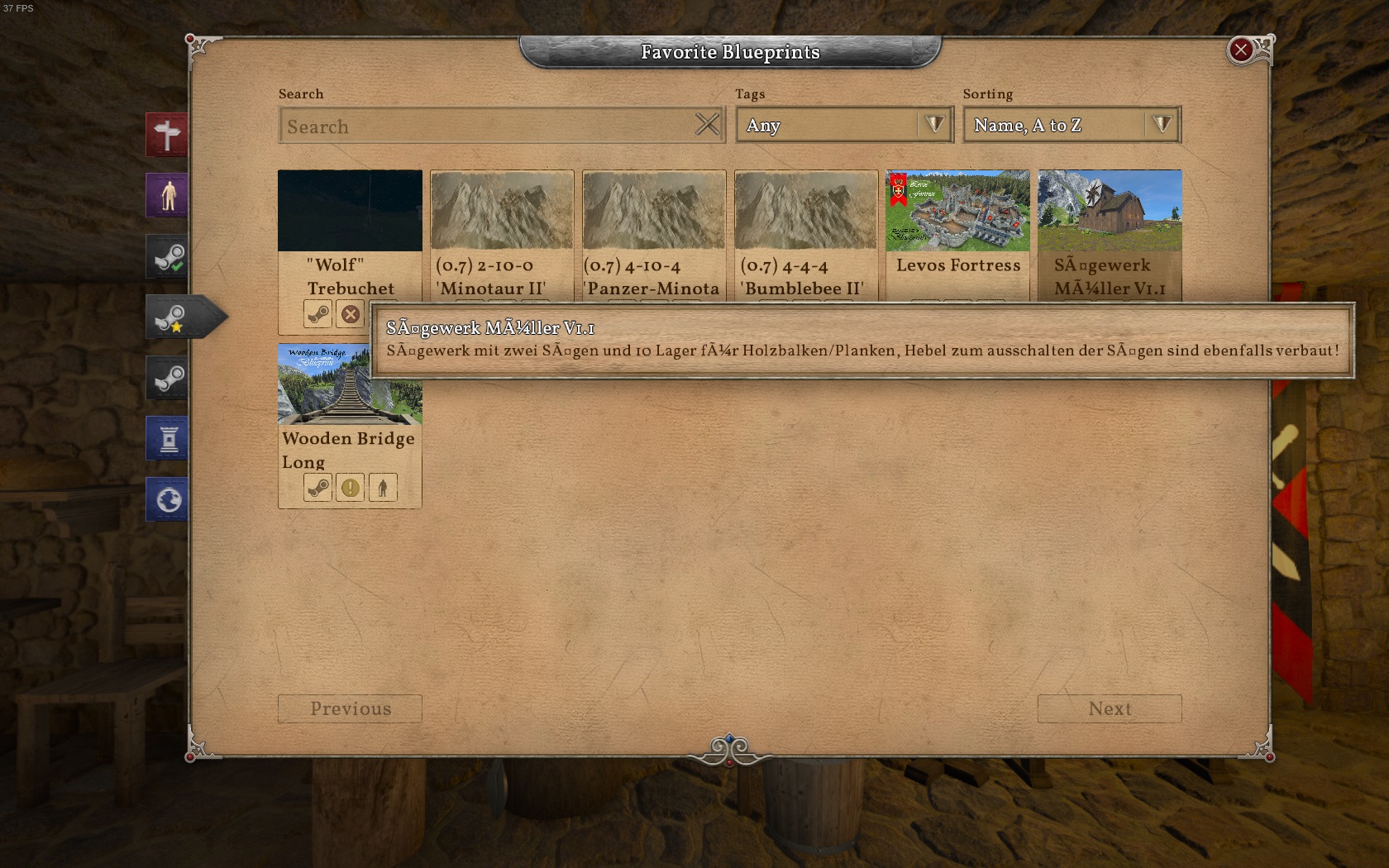Switch to the blue globe tab
Viewport: 1389px width, 868px height.
click(168, 500)
